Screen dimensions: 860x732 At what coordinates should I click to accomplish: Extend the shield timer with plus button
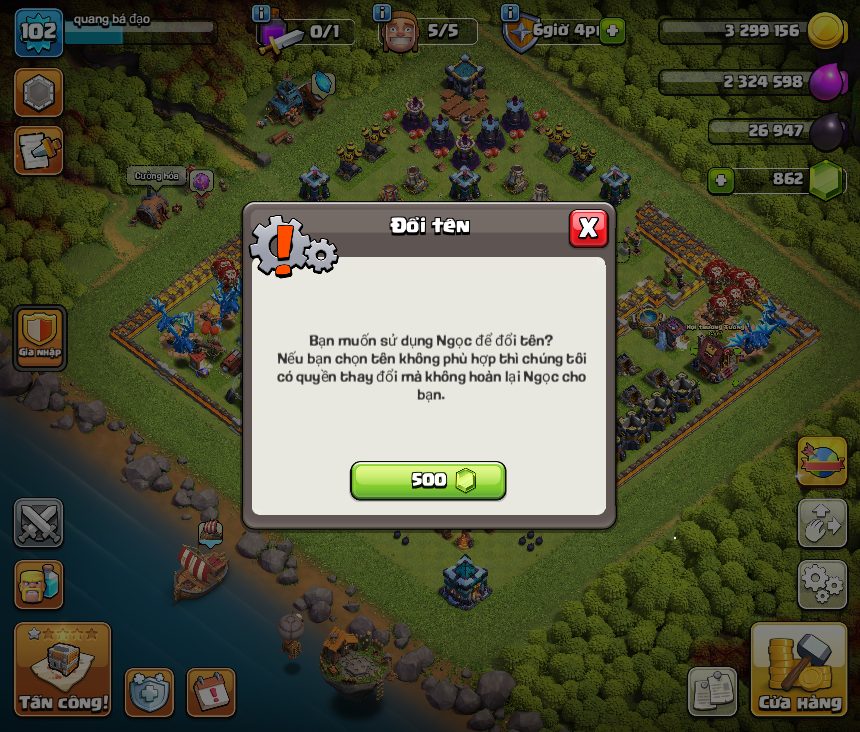coord(612,31)
